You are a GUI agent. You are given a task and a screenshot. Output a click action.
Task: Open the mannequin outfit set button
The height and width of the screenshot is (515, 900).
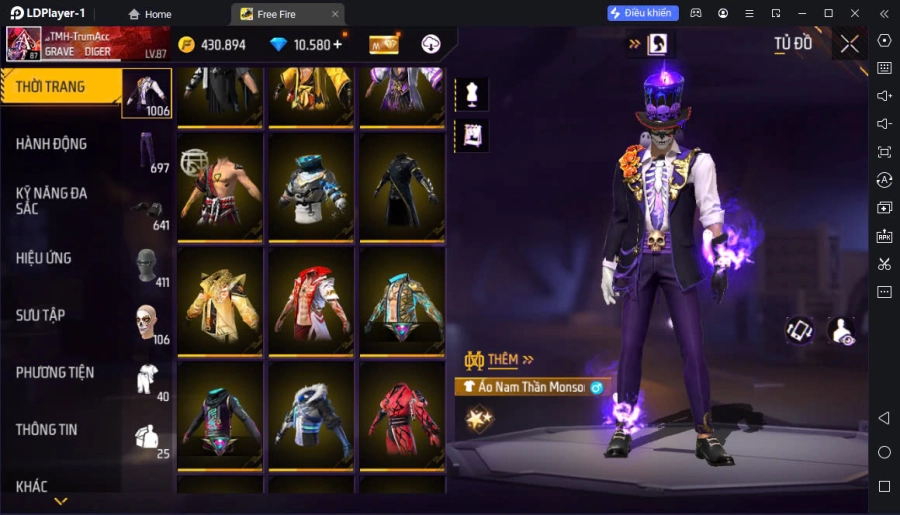[471, 94]
